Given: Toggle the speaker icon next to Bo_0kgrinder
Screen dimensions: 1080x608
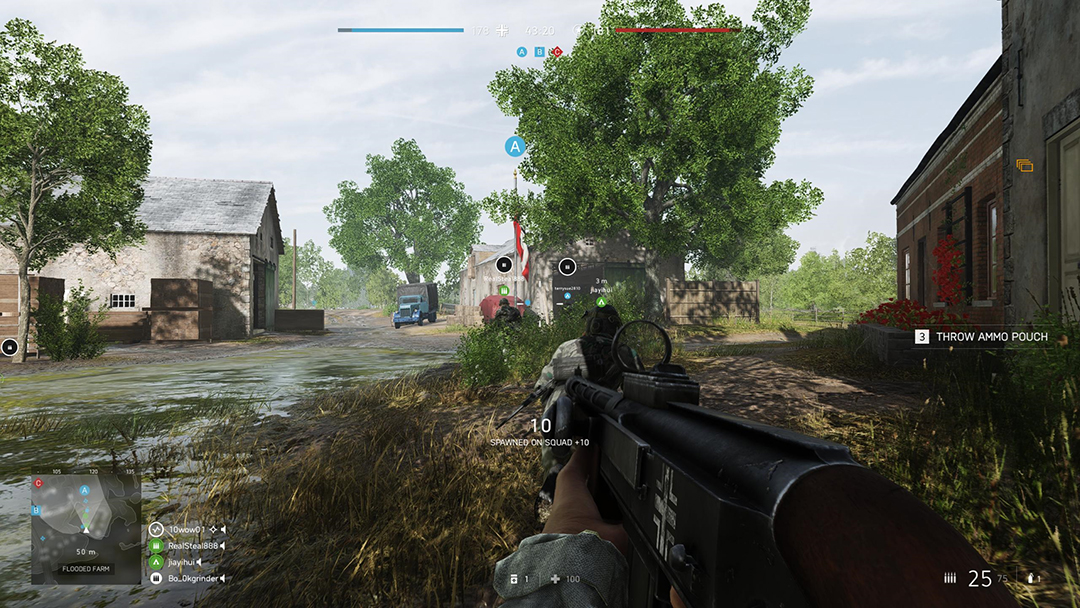Looking at the screenshot, I should pyautogui.click(x=222, y=578).
